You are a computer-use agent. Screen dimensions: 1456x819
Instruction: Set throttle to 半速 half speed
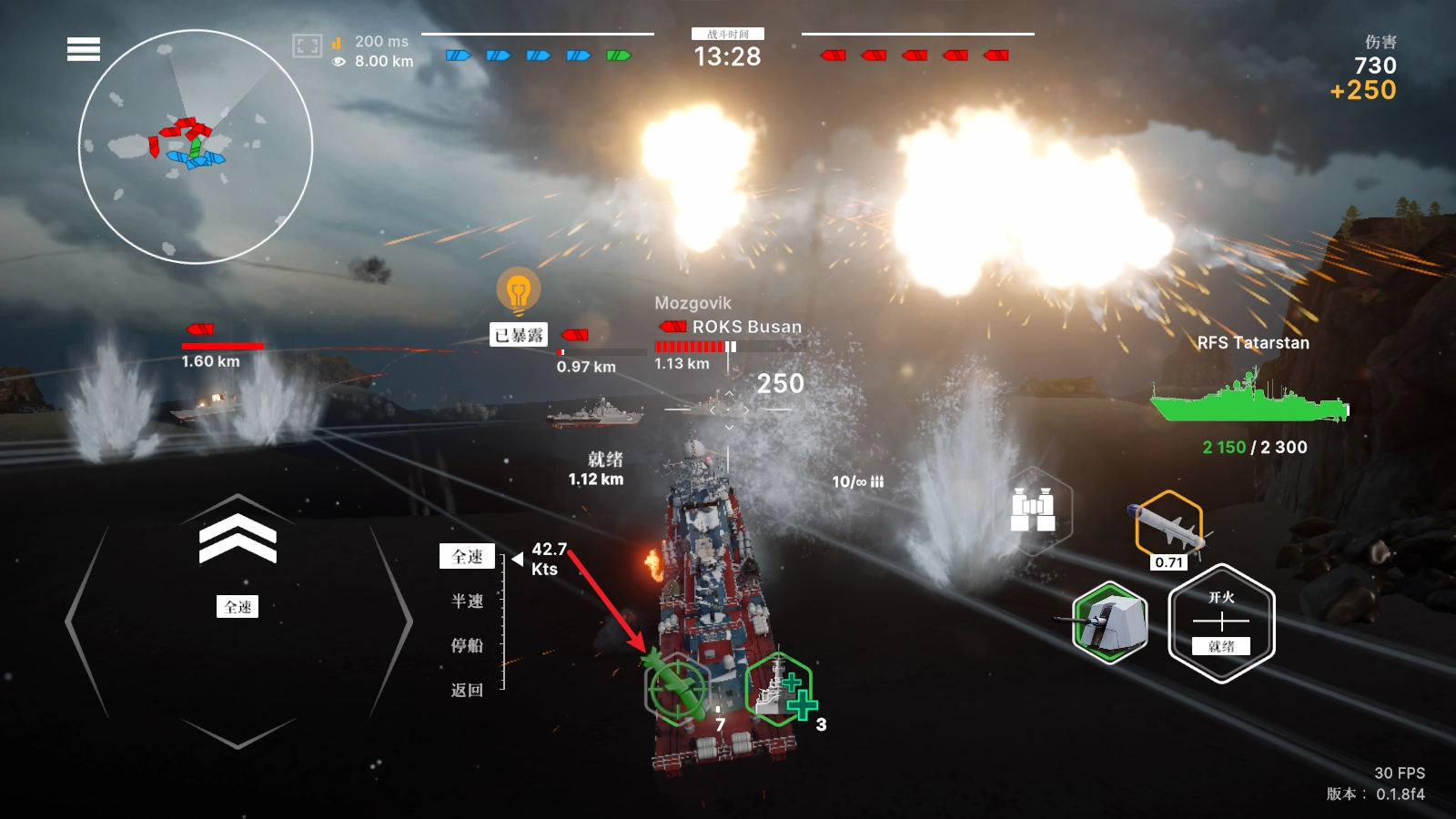click(468, 601)
